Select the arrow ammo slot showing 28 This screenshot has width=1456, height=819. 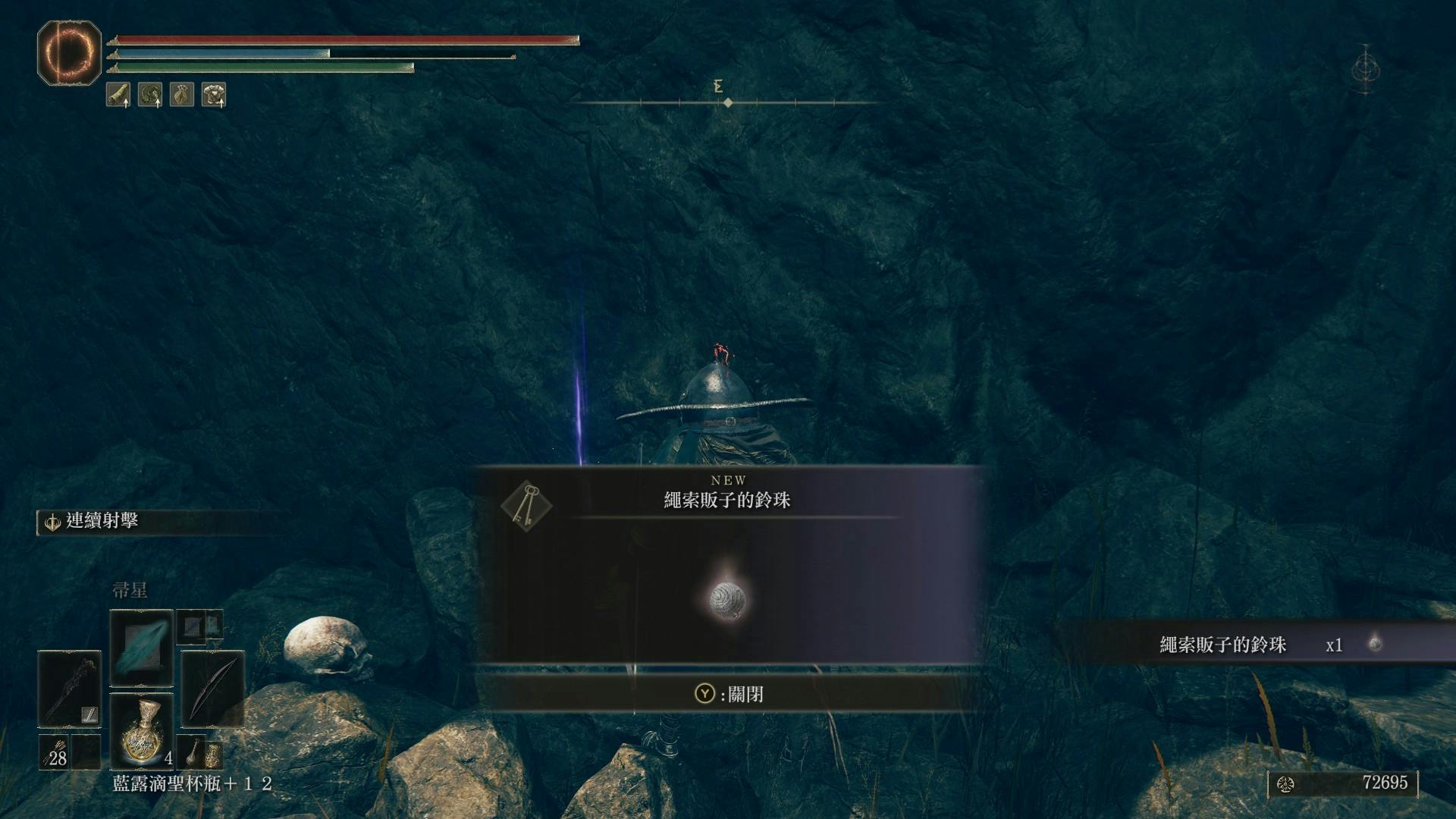coord(55,752)
